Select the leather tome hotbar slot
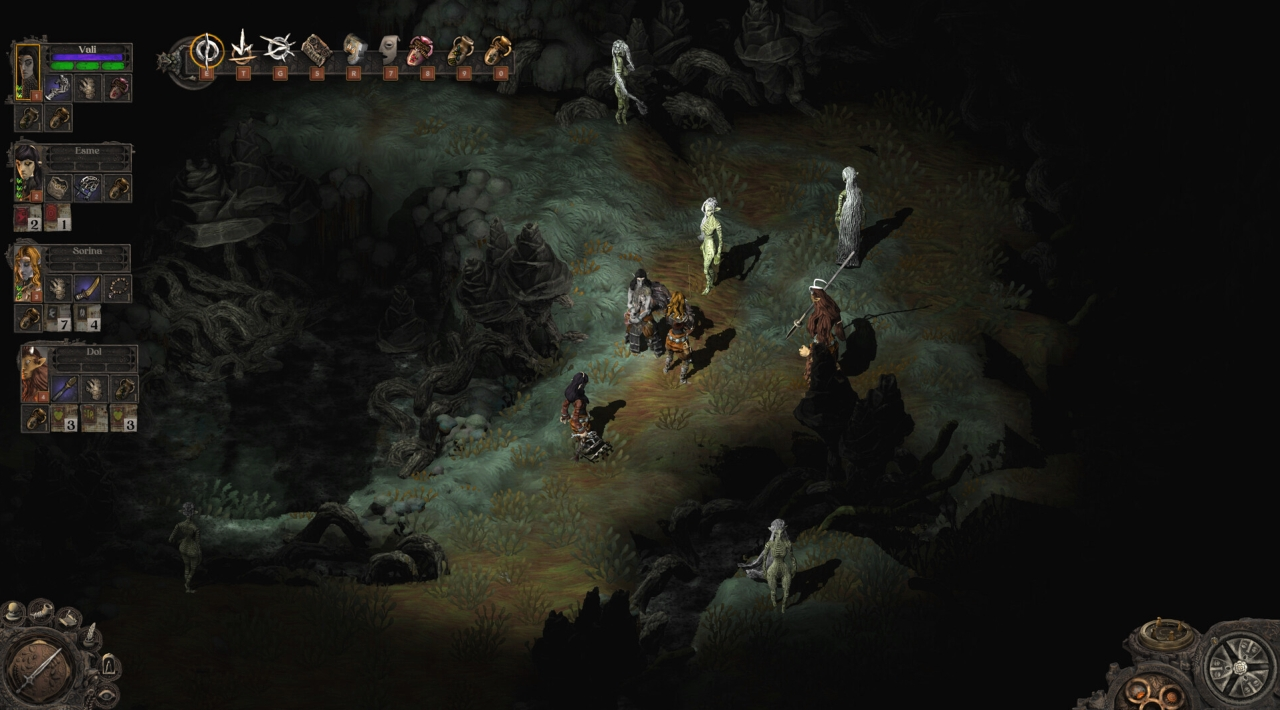Image resolution: width=1280 pixels, height=710 pixels. pyautogui.click(x=316, y=48)
